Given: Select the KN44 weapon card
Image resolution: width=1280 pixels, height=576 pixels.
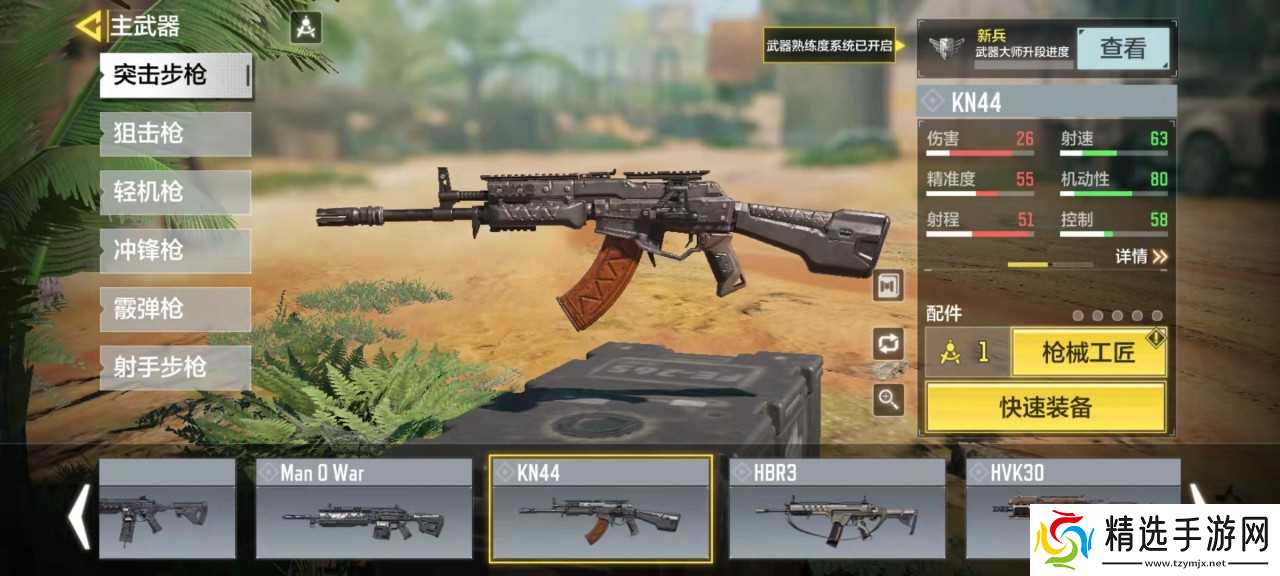Looking at the screenshot, I should (600, 507).
